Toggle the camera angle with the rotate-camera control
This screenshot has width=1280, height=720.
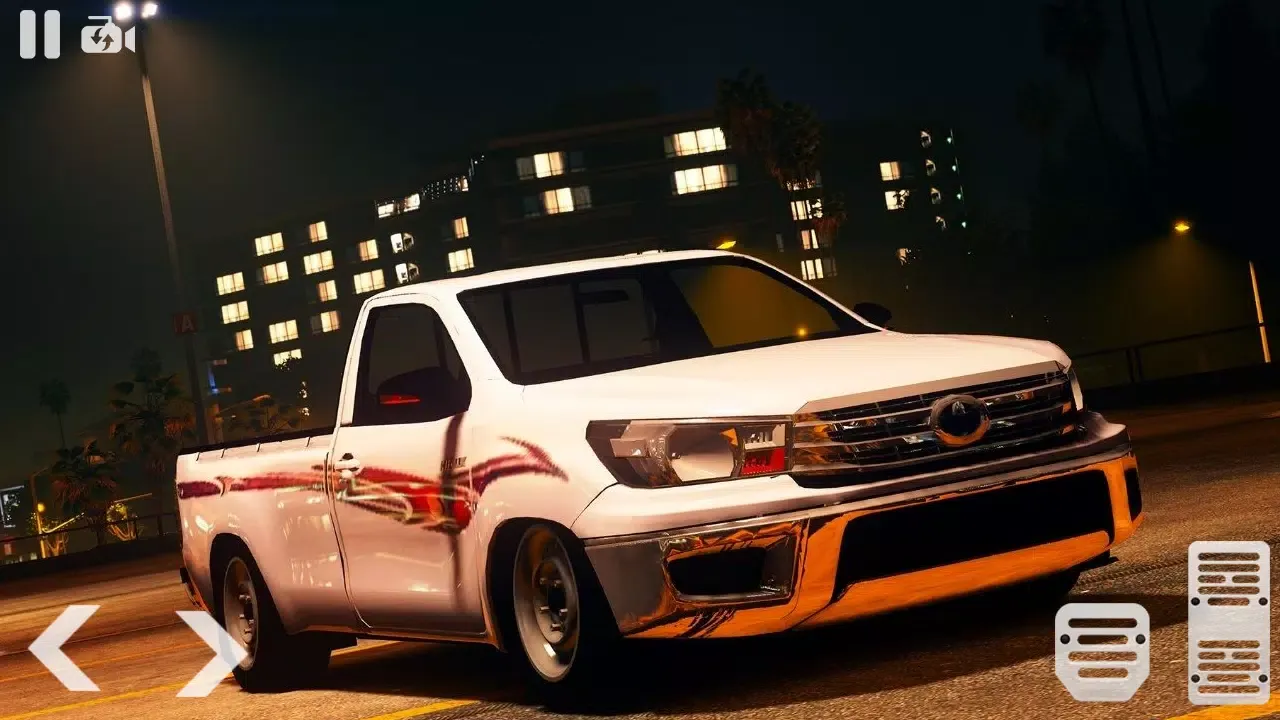click(107, 33)
